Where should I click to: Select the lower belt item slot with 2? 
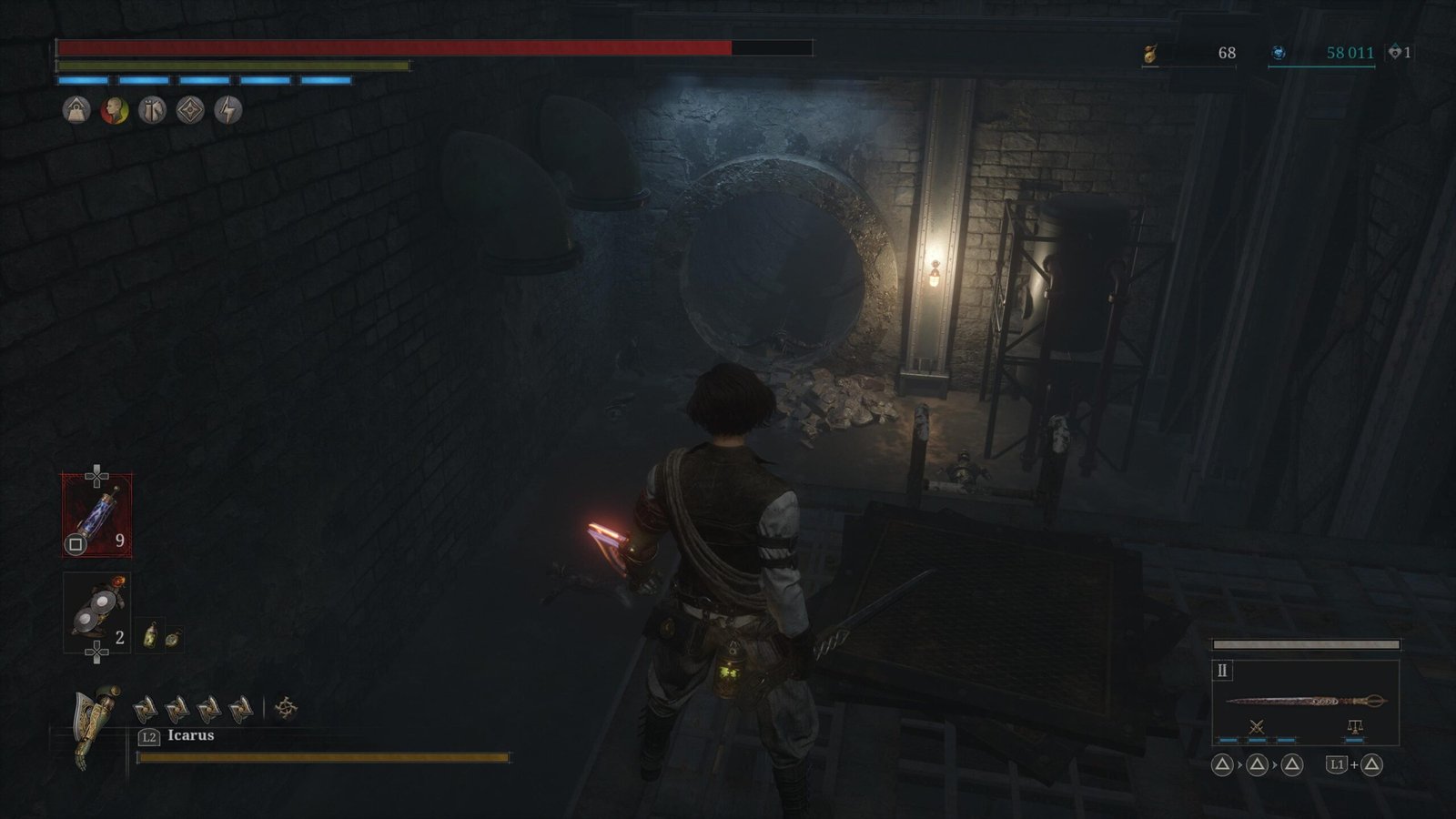(96, 613)
